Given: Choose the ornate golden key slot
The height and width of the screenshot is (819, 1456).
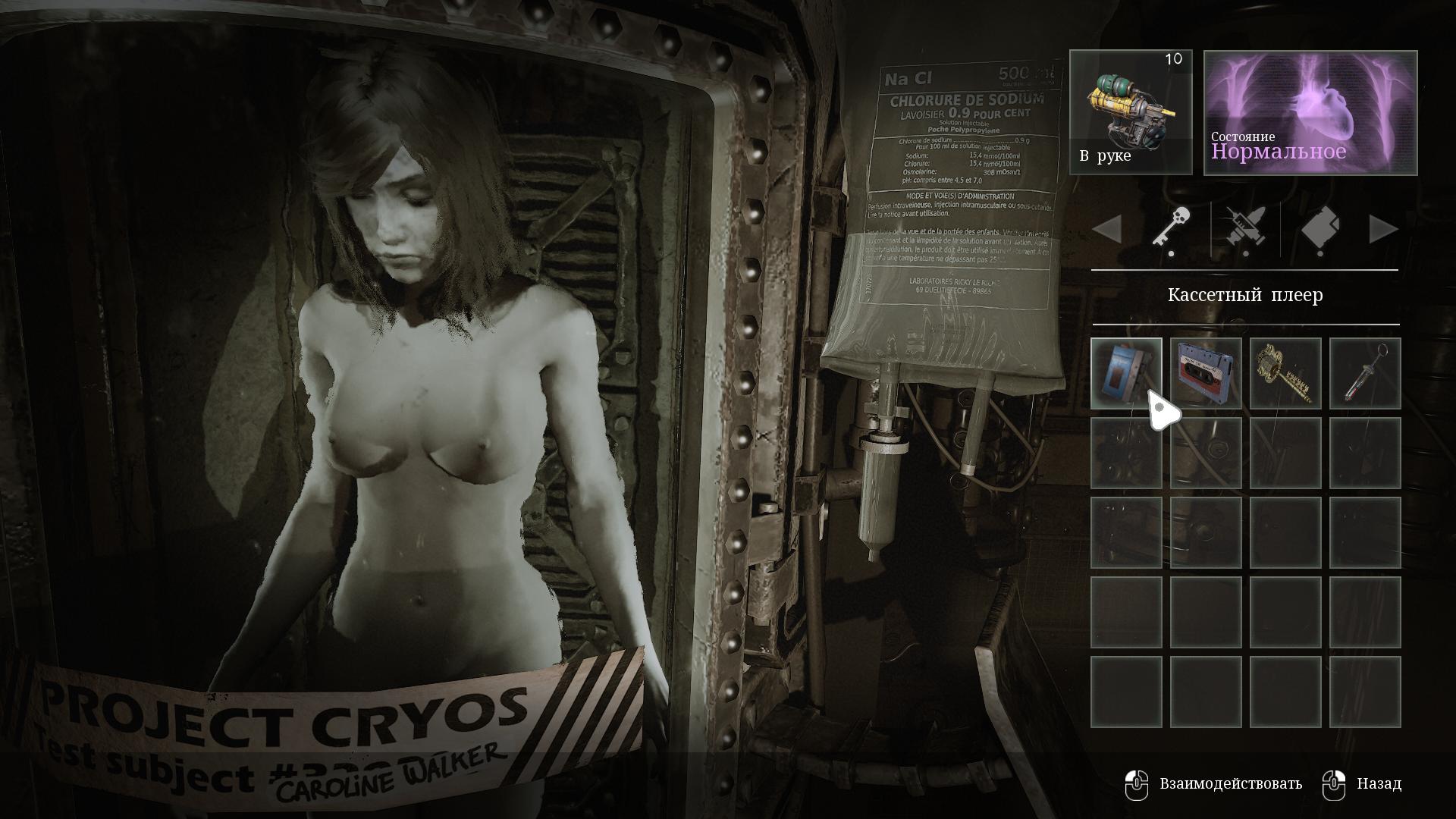Looking at the screenshot, I should coord(1285,373).
